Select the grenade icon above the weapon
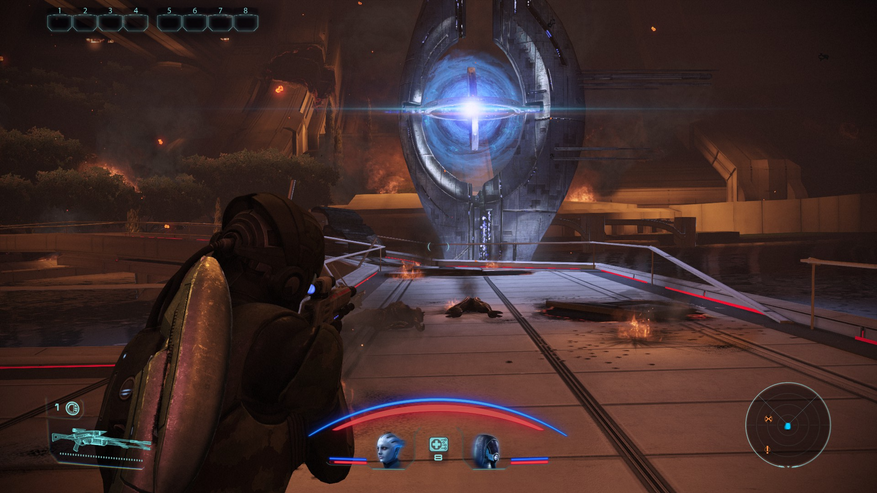This screenshot has width=877, height=493. tap(72, 408)
